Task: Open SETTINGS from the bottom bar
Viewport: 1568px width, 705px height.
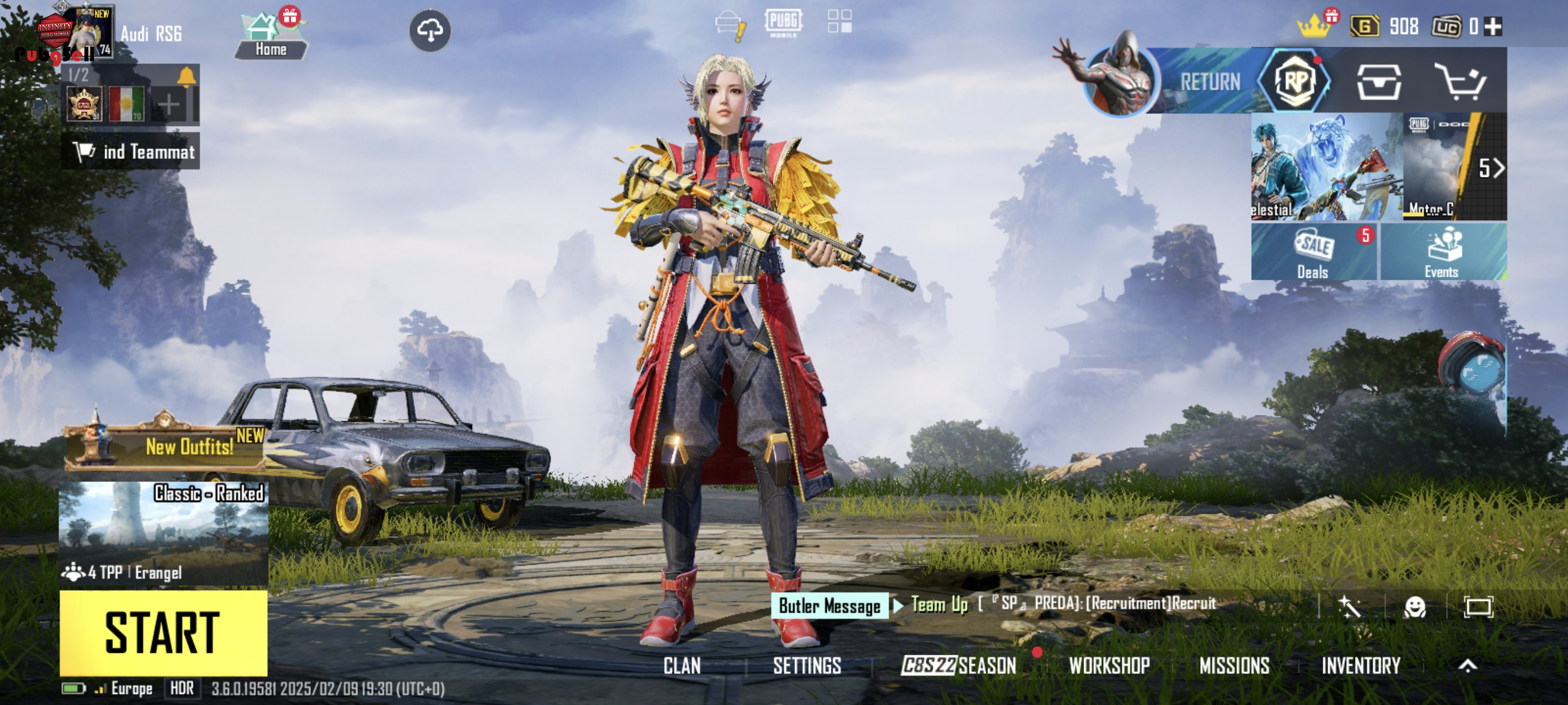Action: tap(807, 666)
